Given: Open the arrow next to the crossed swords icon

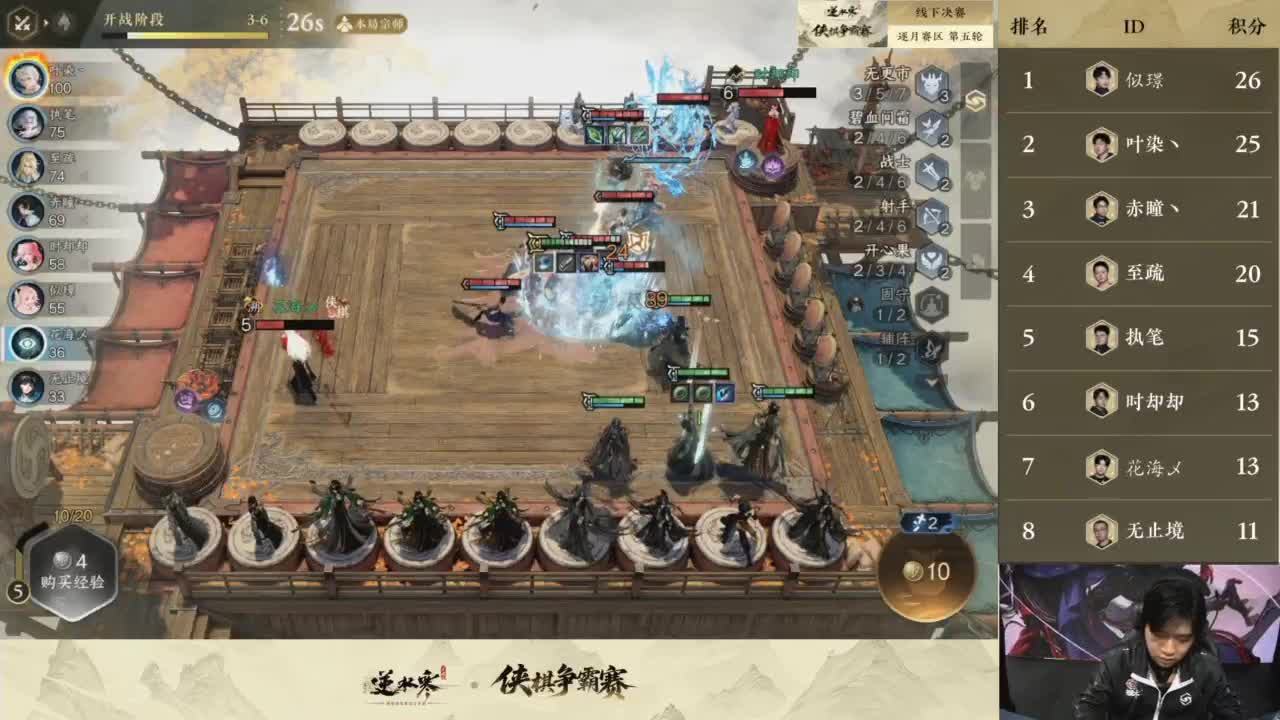Looking at the screenshot, I should tap(47, 20).
